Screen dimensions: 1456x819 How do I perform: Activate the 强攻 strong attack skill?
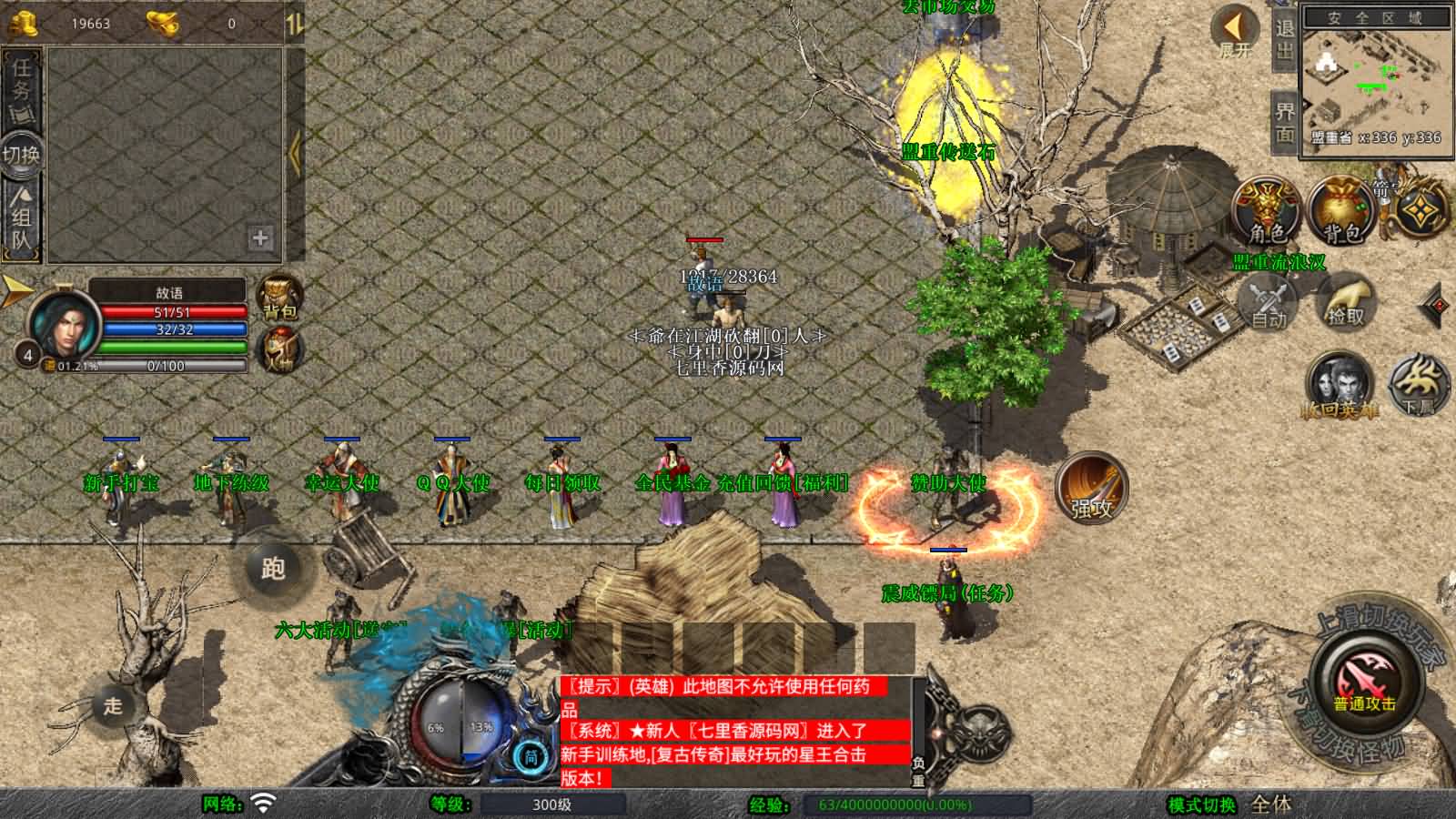click(1091, 489)
